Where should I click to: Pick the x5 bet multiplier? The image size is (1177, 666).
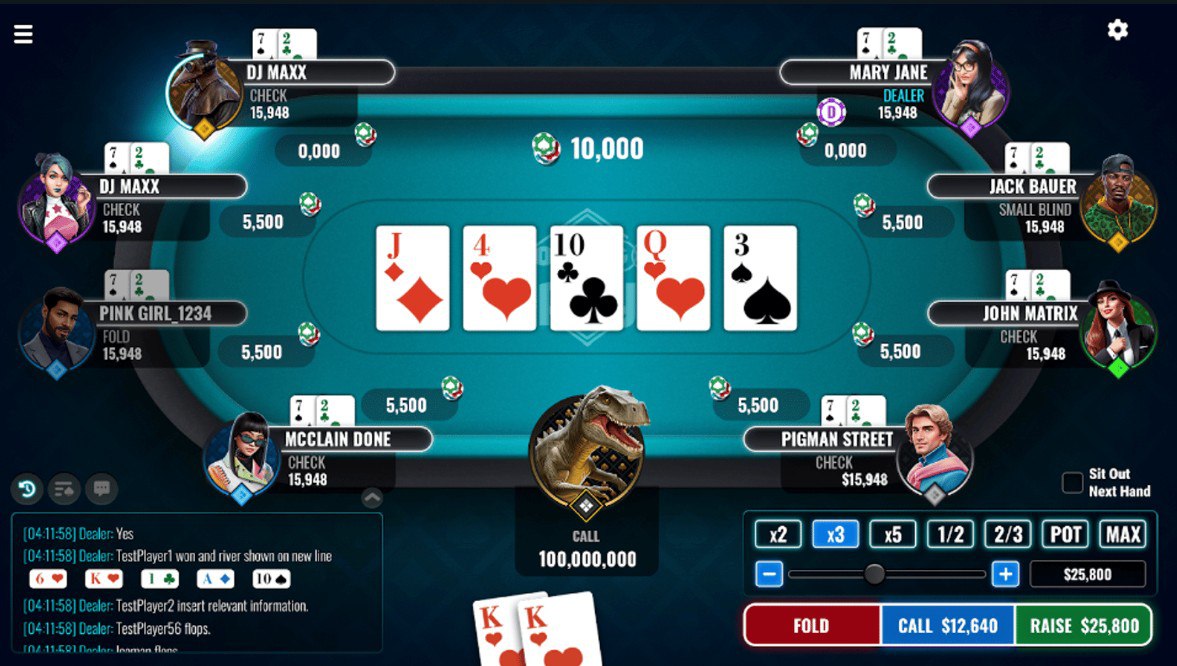click(893, 535)
